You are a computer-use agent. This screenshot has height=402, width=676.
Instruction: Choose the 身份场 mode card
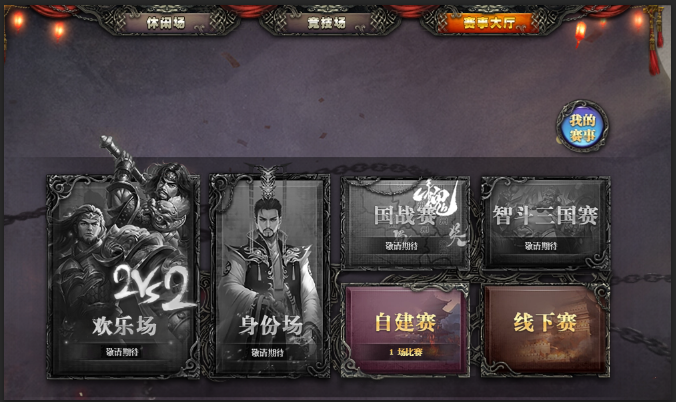click(269, 275)
